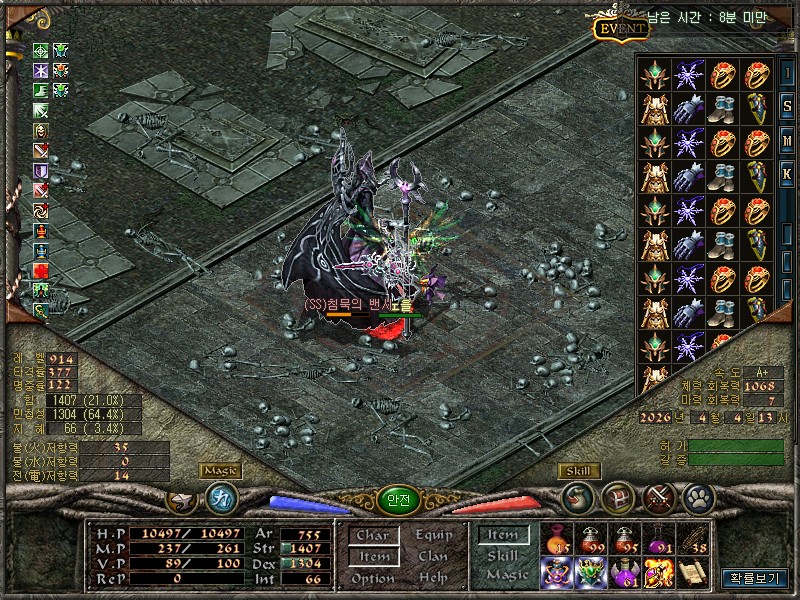This screenshot has width=800, height=600.
Task: Open the Clan menu
Action: coord(433,556)
